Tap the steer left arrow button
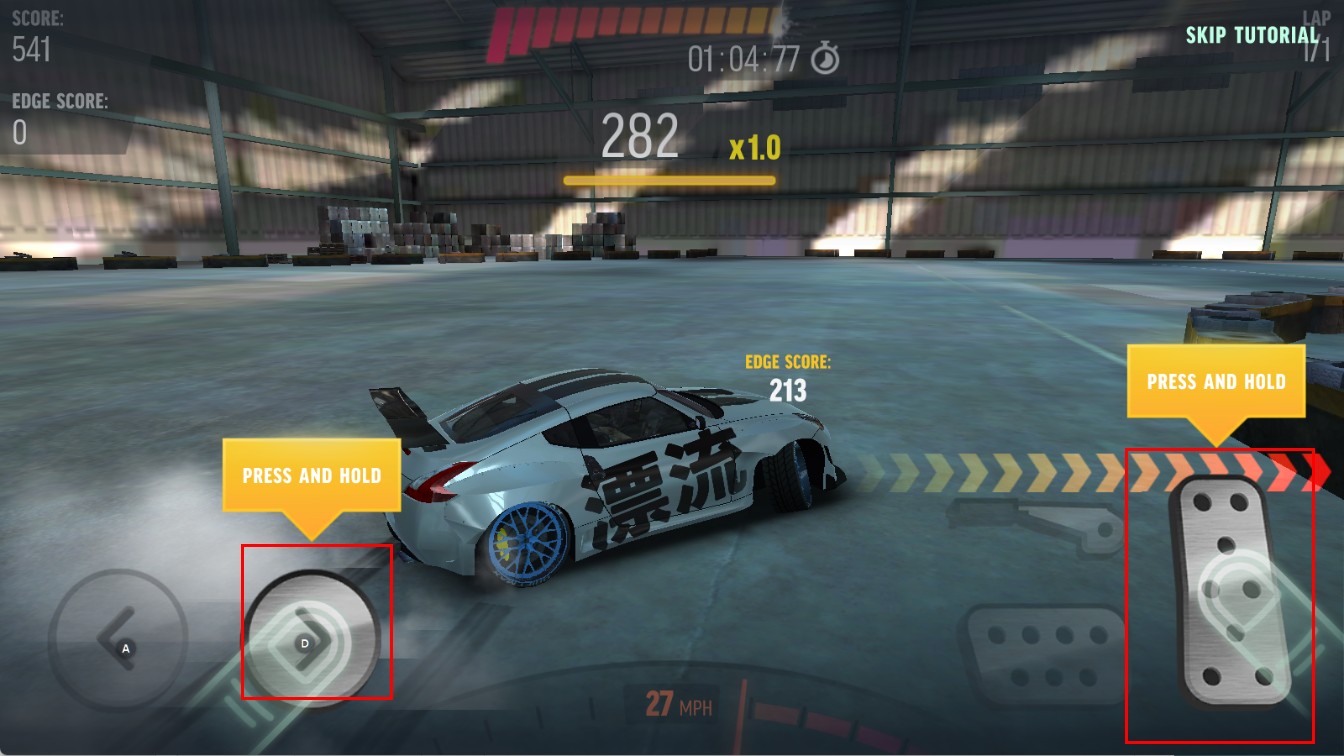 click(x=118, y=637)
